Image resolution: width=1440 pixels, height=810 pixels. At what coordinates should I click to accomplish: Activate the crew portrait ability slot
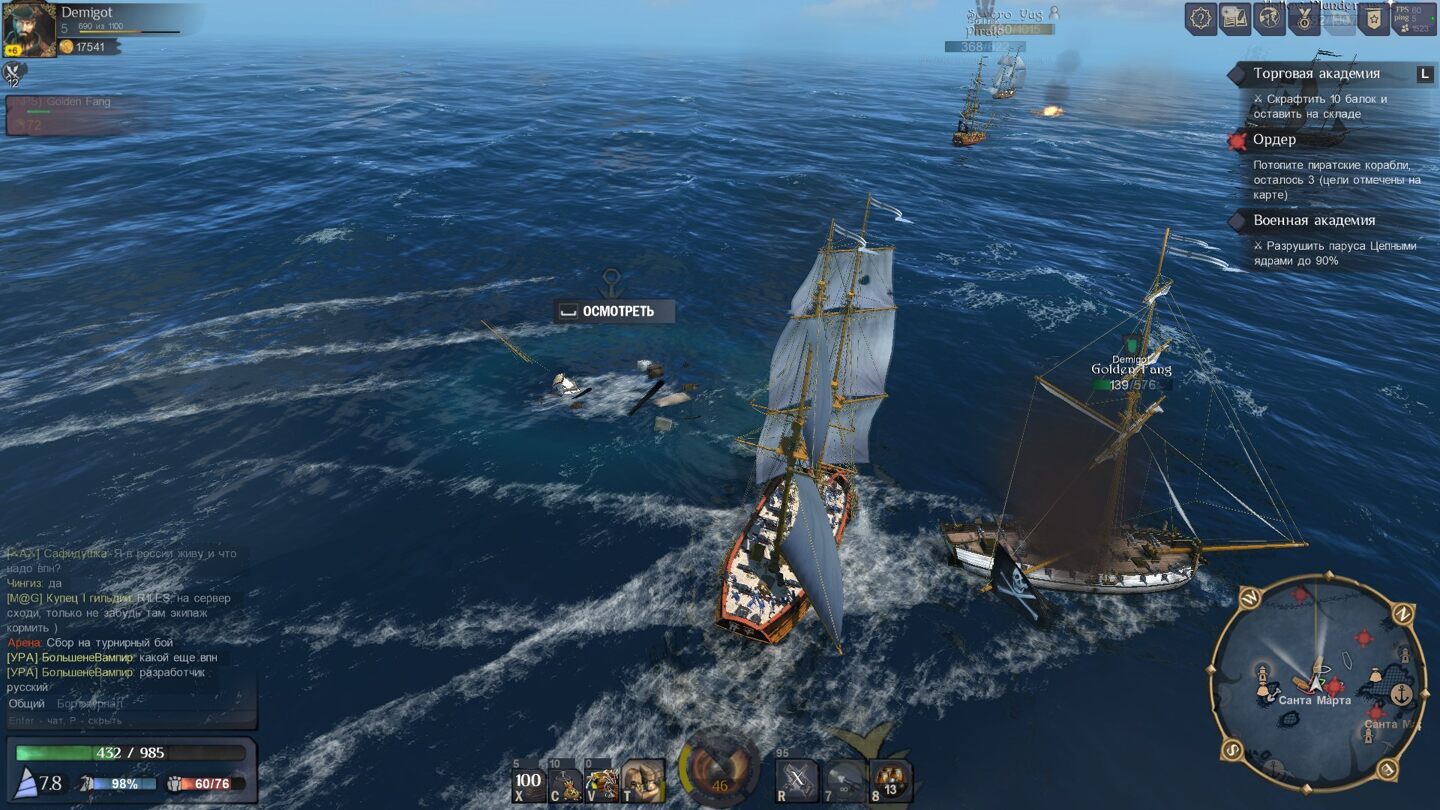(x=642, y=781)
